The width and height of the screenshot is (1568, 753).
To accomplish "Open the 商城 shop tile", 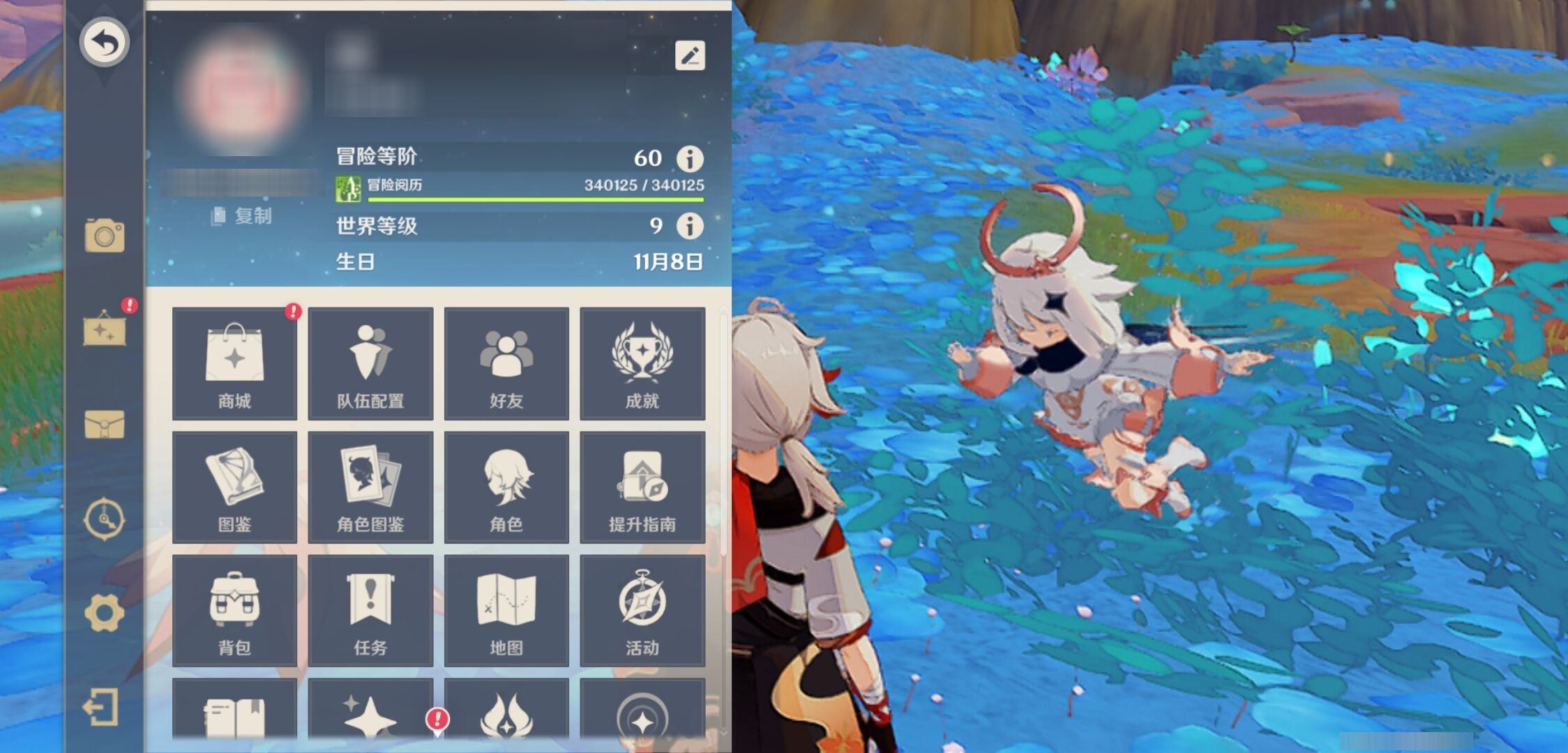I will [x=234, y=363].
